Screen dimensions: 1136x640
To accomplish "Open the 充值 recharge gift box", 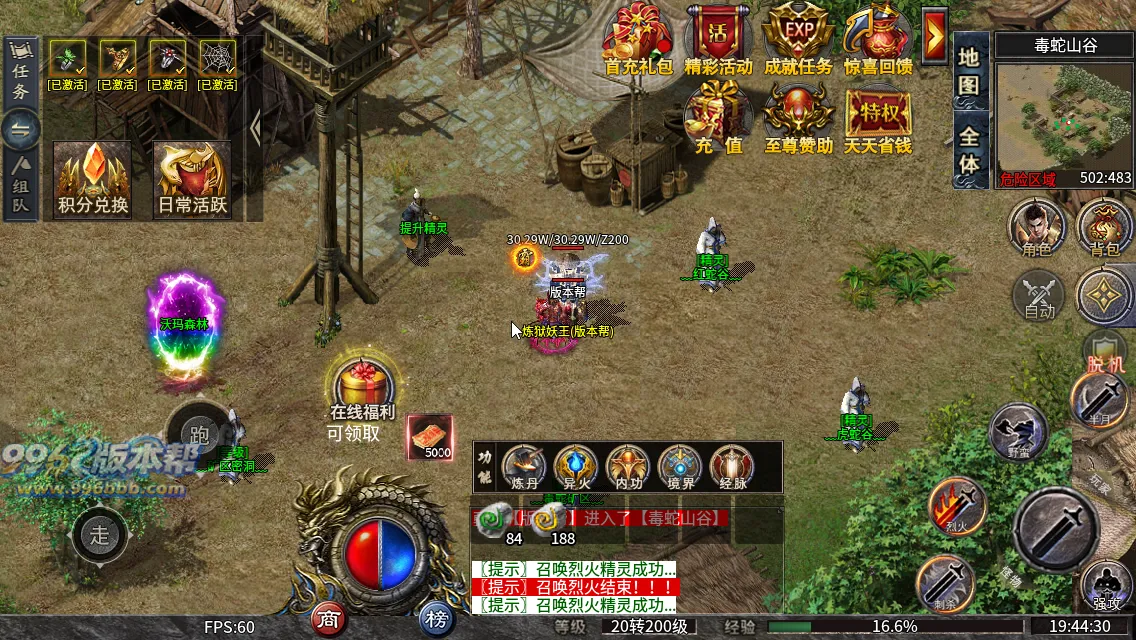I will click(x=718, y=115).
